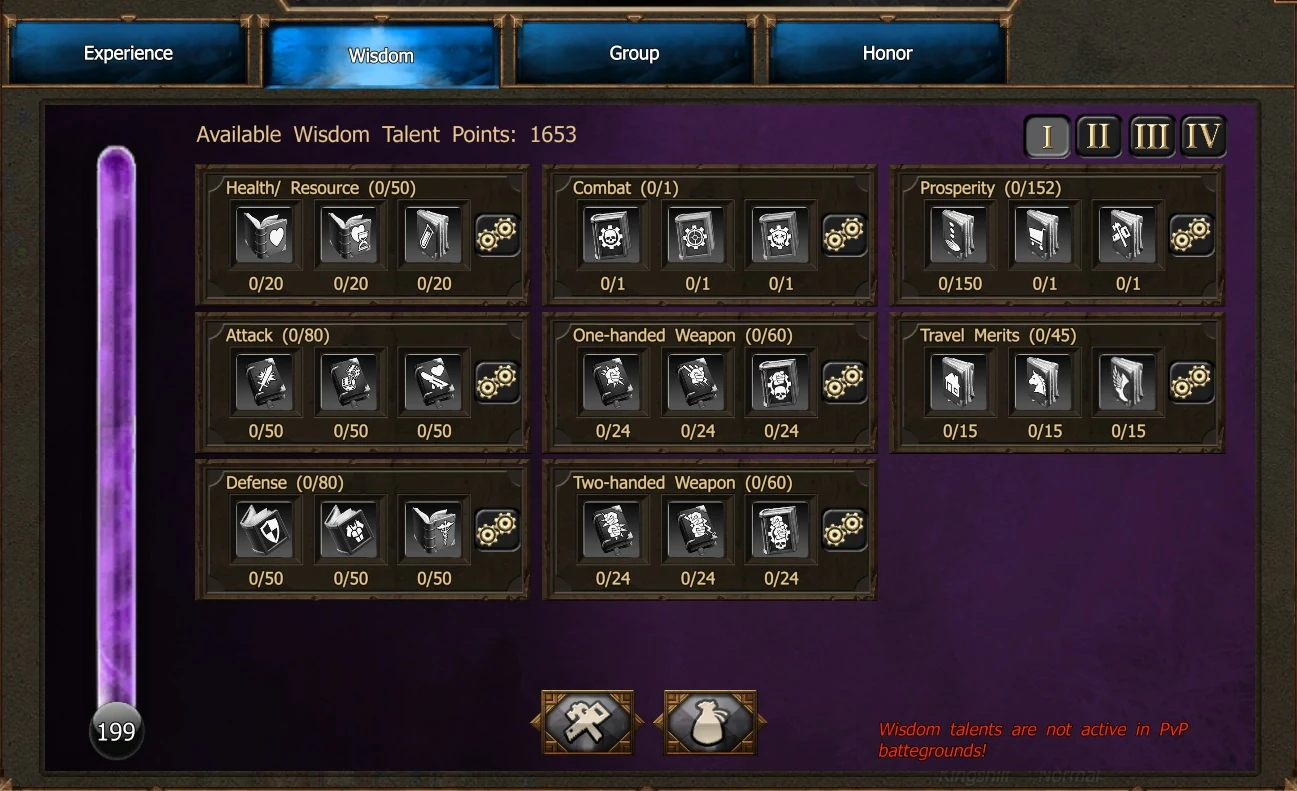The image size is (1297, 791).
Task: Open the Two-handed Weapon talent book
Action: coord(612,529)
